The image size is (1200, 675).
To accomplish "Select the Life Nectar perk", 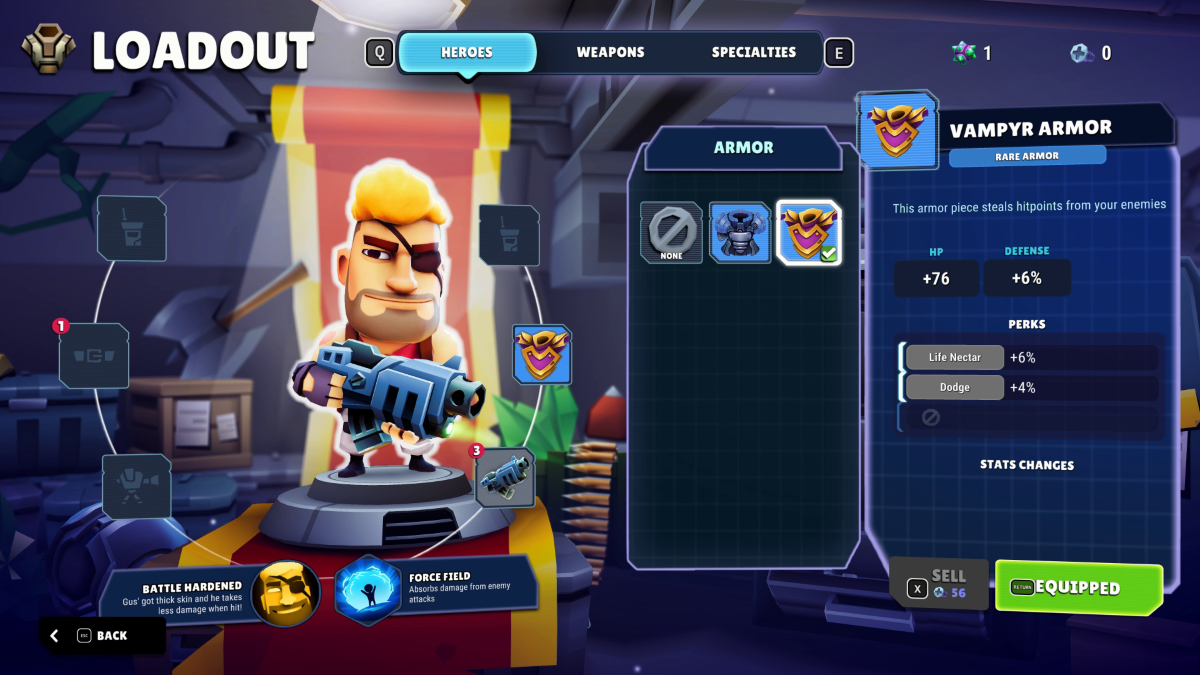I will 954,357.
